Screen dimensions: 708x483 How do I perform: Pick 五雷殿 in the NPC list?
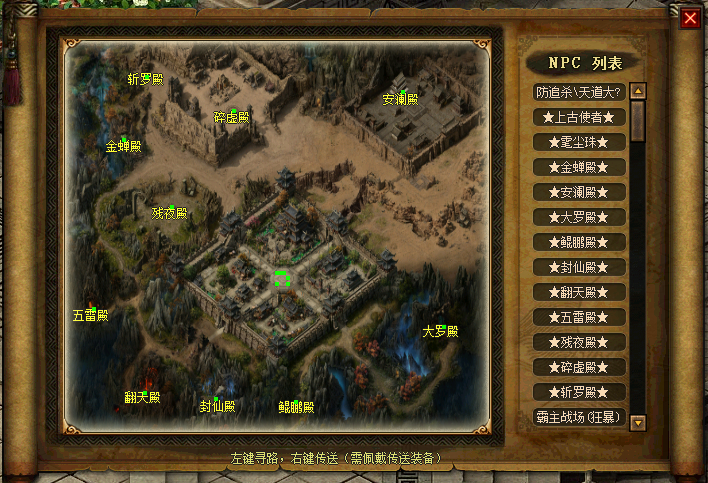(578, 317)
